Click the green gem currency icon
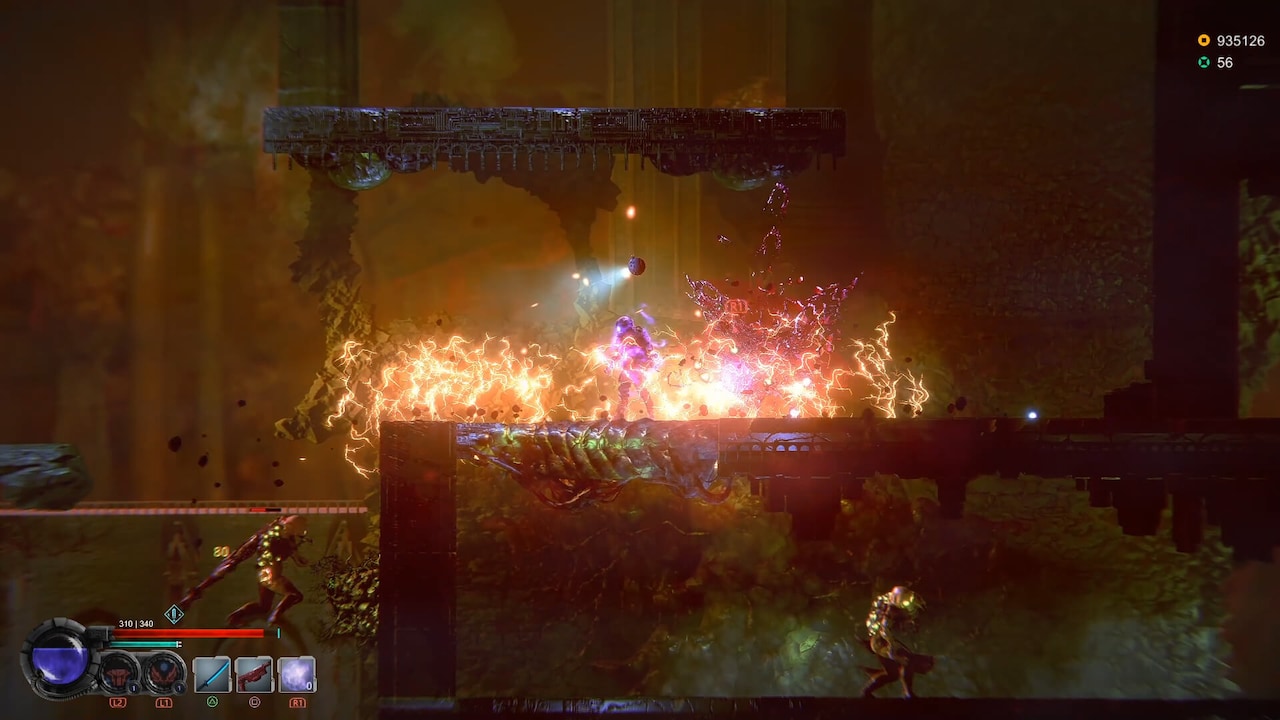Viewport: 1280px width, 720px height. click(1204, 62)
